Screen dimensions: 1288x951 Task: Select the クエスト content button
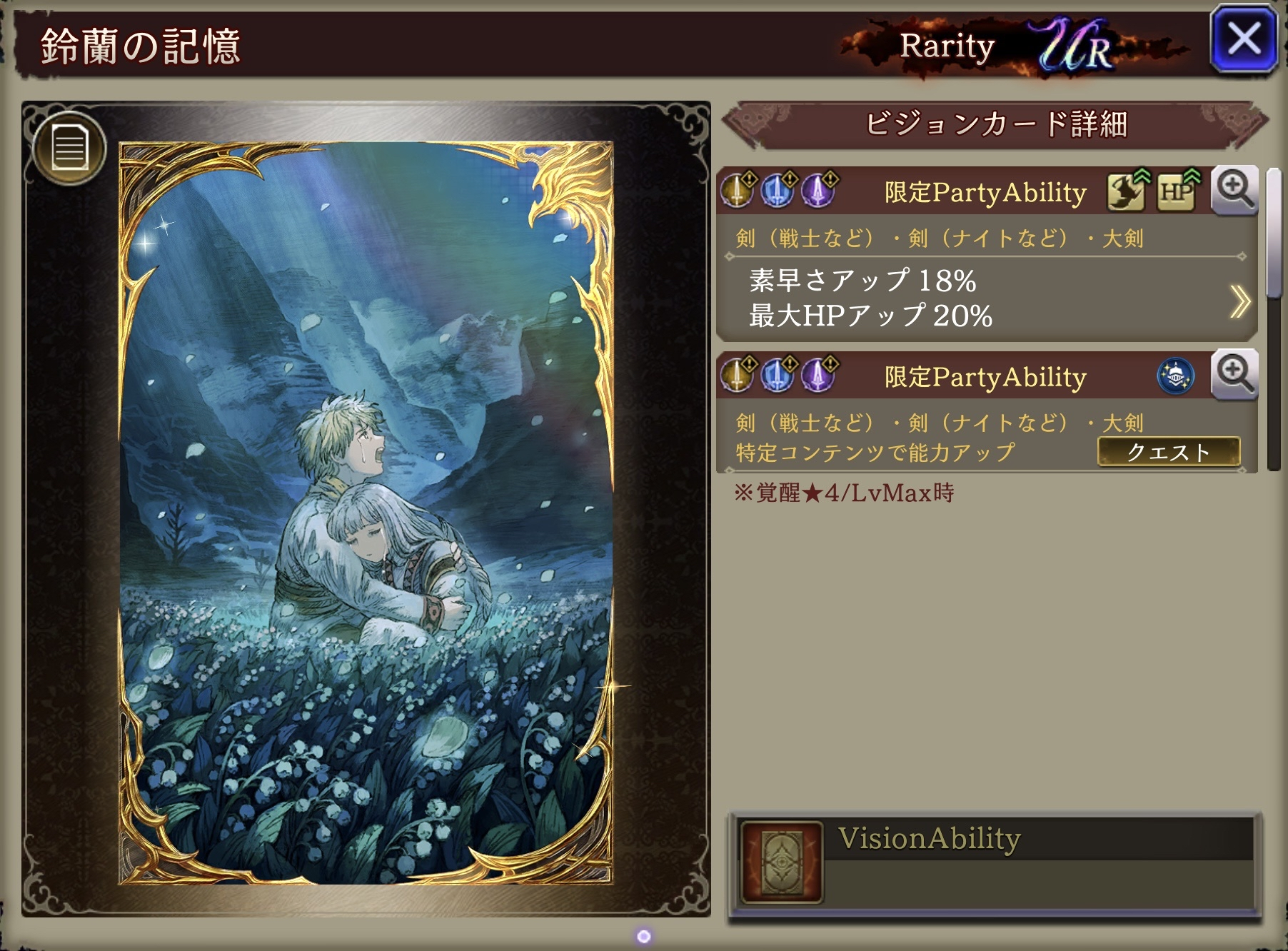[1168, 452]
